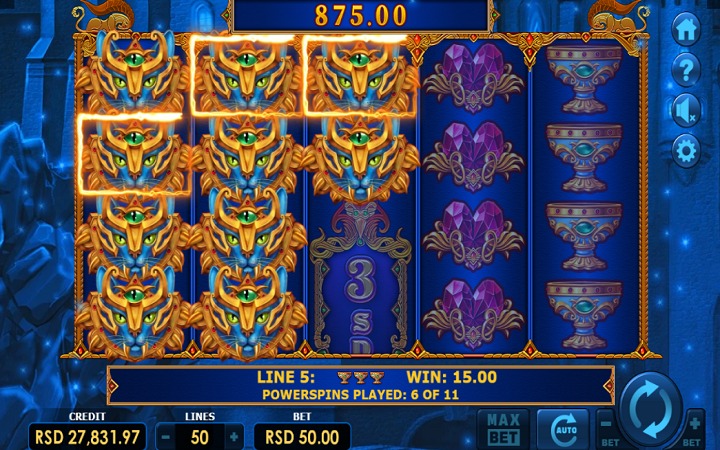Go to the home screen via house icon
Image resolution: width=720 pixels, height=450 pixels.
(x=685, y=30)
